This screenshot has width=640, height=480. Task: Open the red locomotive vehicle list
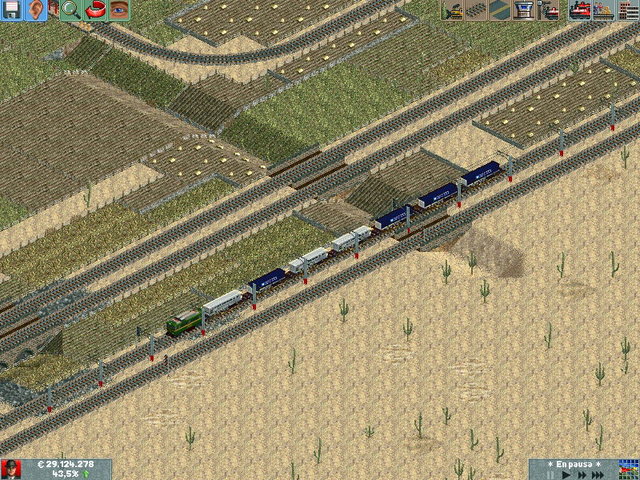click(x=579, y=11)
